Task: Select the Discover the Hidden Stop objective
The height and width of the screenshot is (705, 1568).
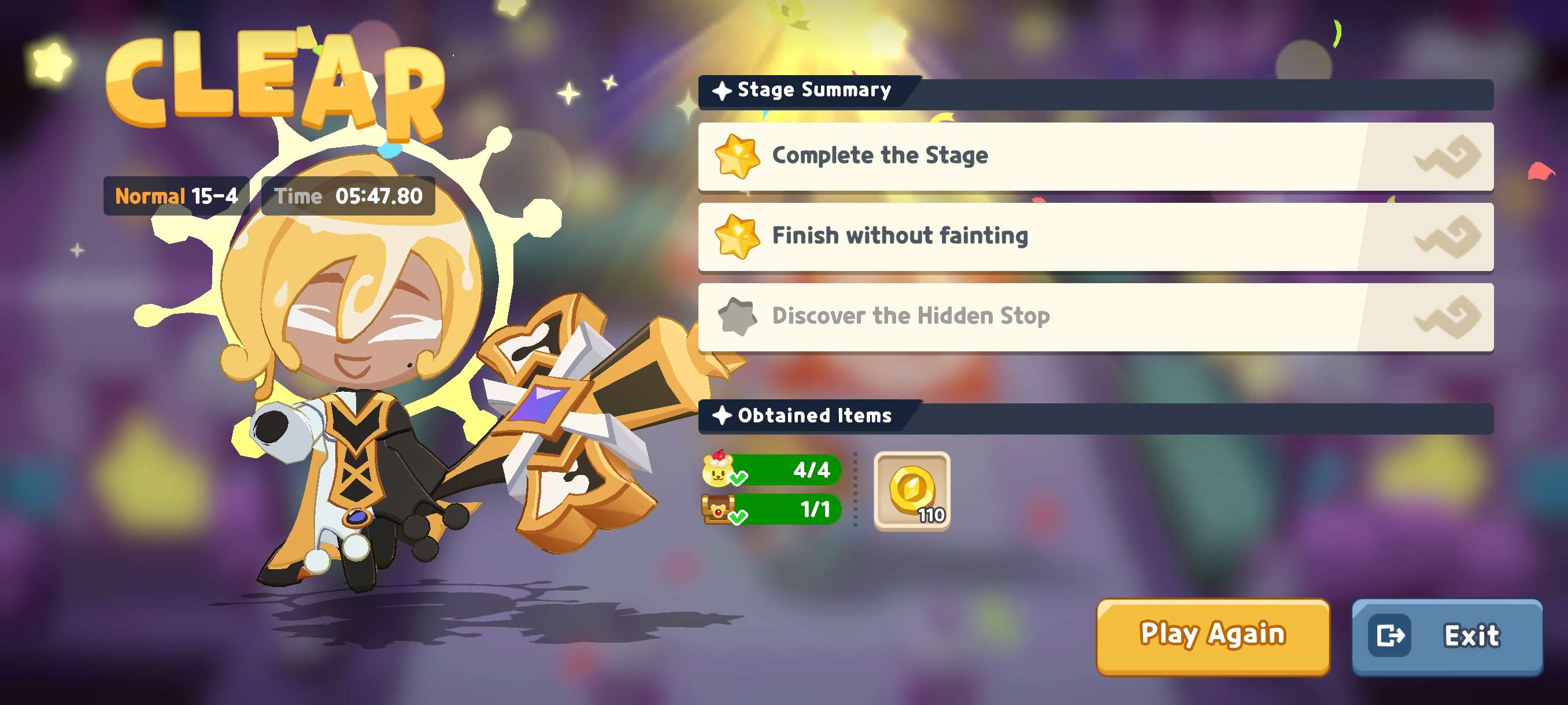Action: pyautogui.click(x=1095, y=316)
